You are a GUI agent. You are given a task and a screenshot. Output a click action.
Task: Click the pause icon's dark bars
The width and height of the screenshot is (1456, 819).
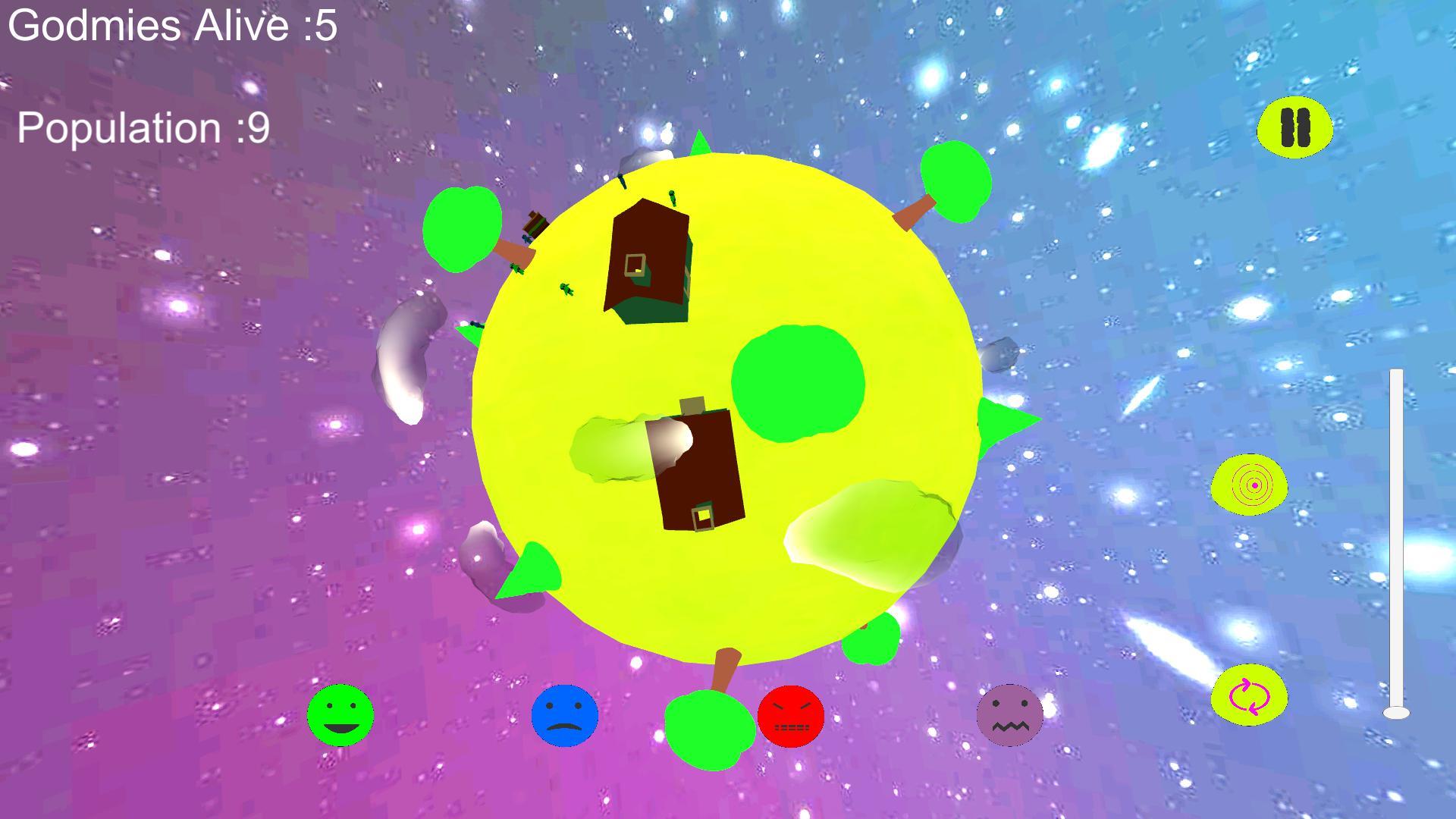[1294, 129]
